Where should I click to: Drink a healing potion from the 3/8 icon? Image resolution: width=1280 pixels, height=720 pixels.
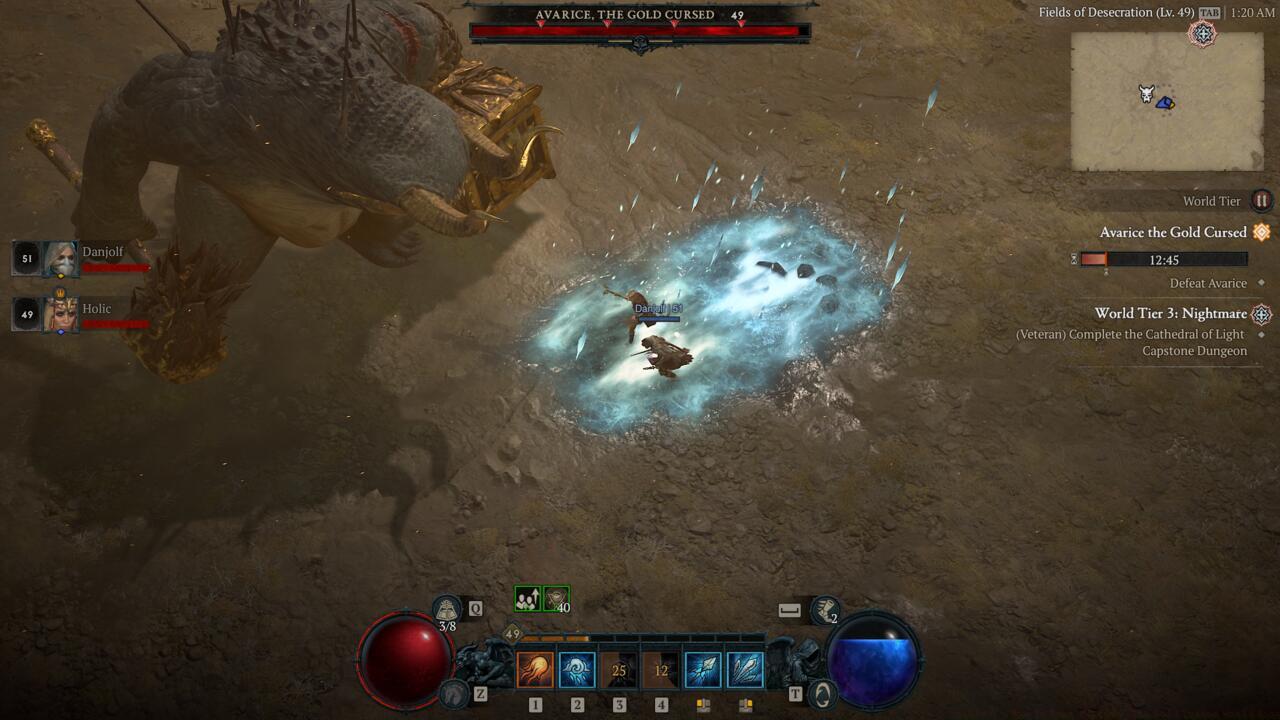pyautogui.click(x=446, y=609)
